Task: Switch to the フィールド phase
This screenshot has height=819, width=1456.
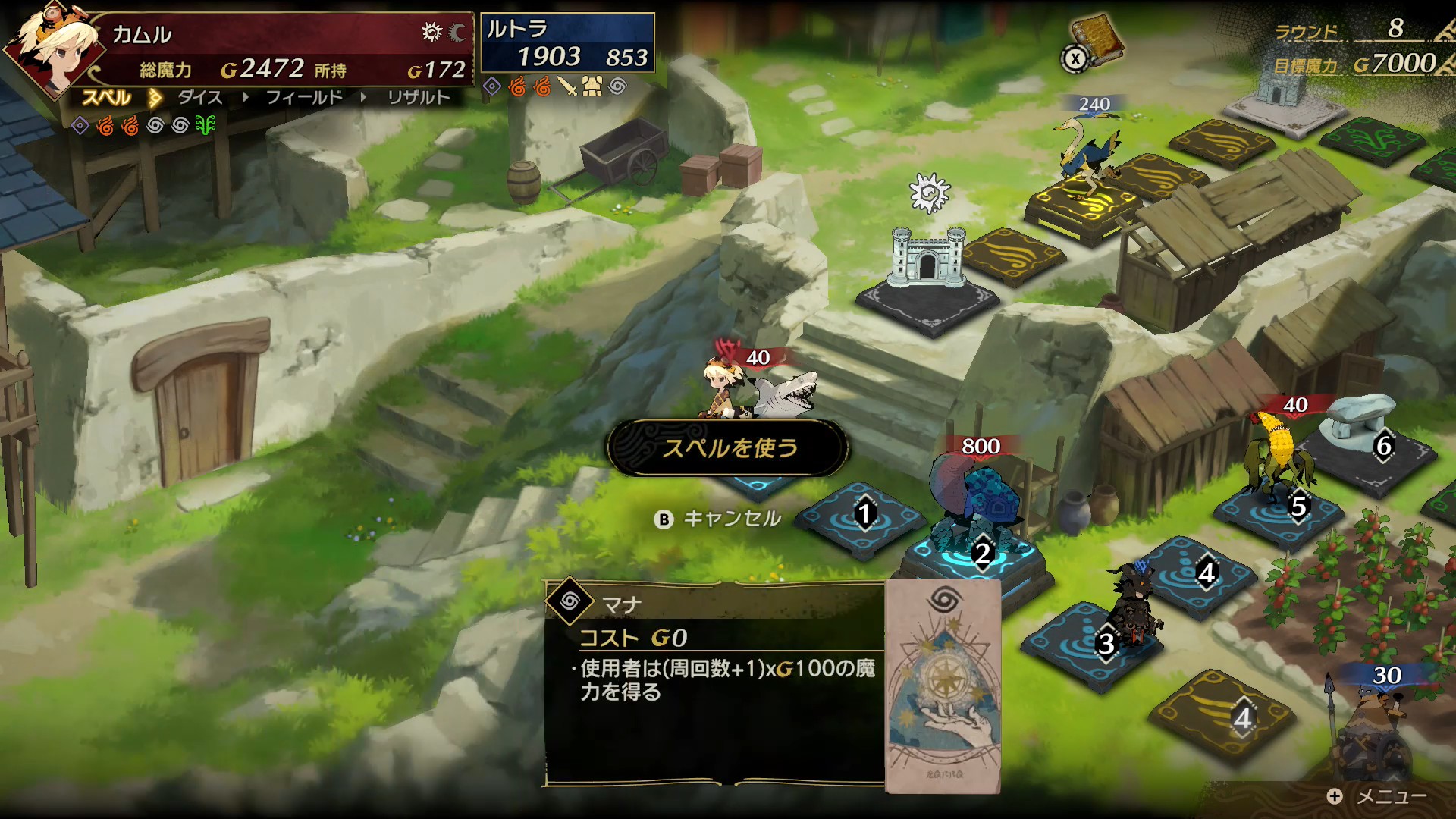Action: [x=304, y=98]
